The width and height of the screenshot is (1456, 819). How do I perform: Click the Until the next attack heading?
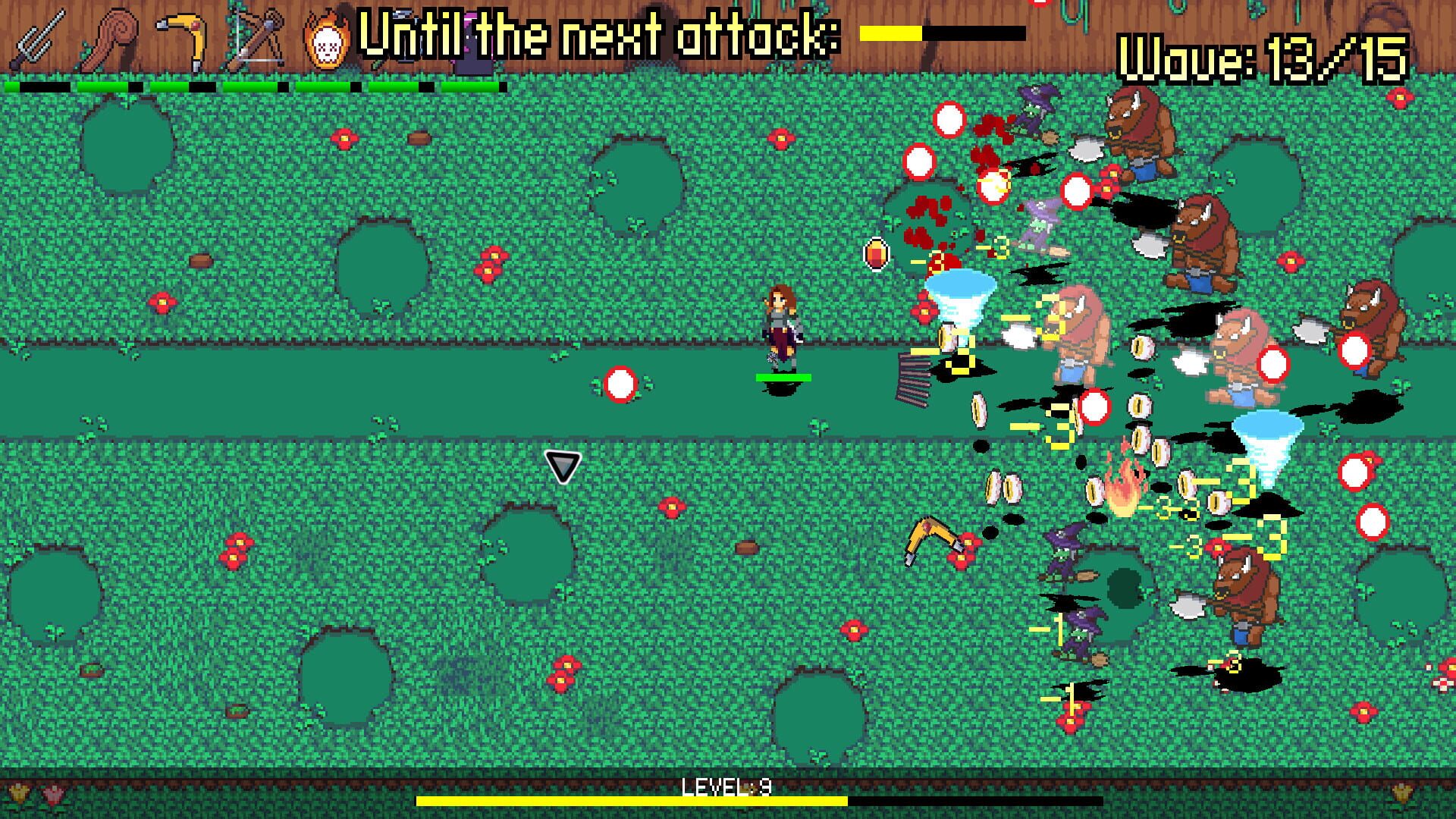[599, 34]
